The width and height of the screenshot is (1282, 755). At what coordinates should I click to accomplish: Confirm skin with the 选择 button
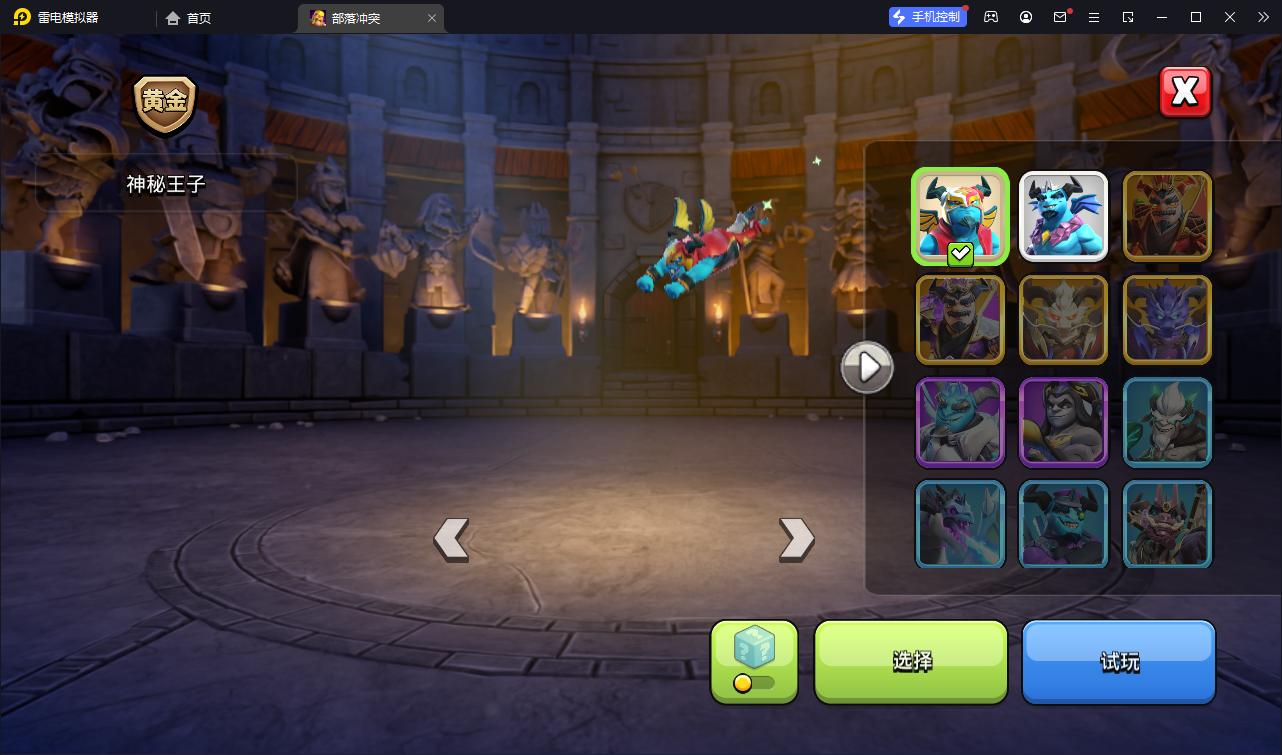point(911,661)
